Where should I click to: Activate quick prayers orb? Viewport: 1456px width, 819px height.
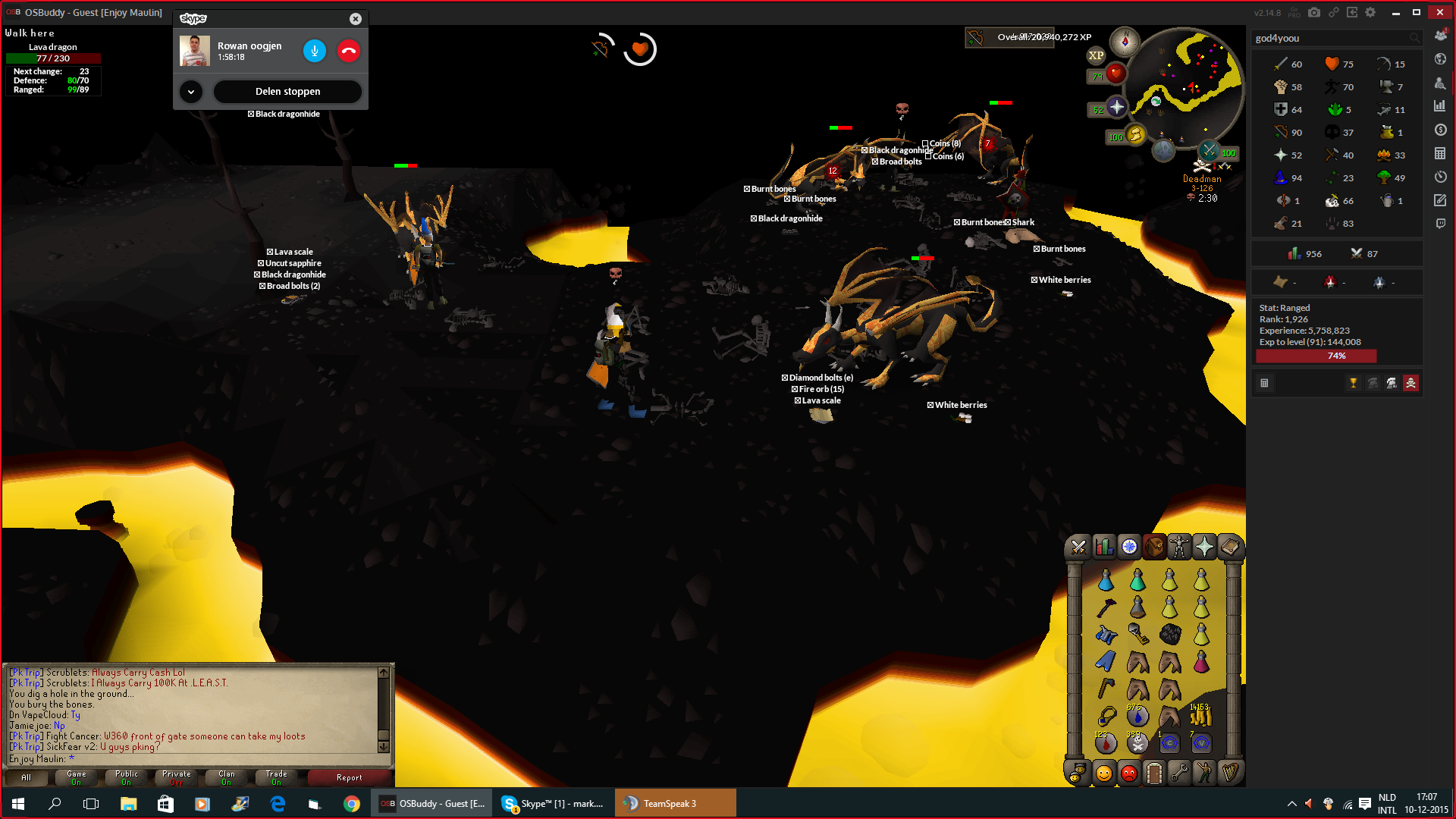(x=1116, y=108)
